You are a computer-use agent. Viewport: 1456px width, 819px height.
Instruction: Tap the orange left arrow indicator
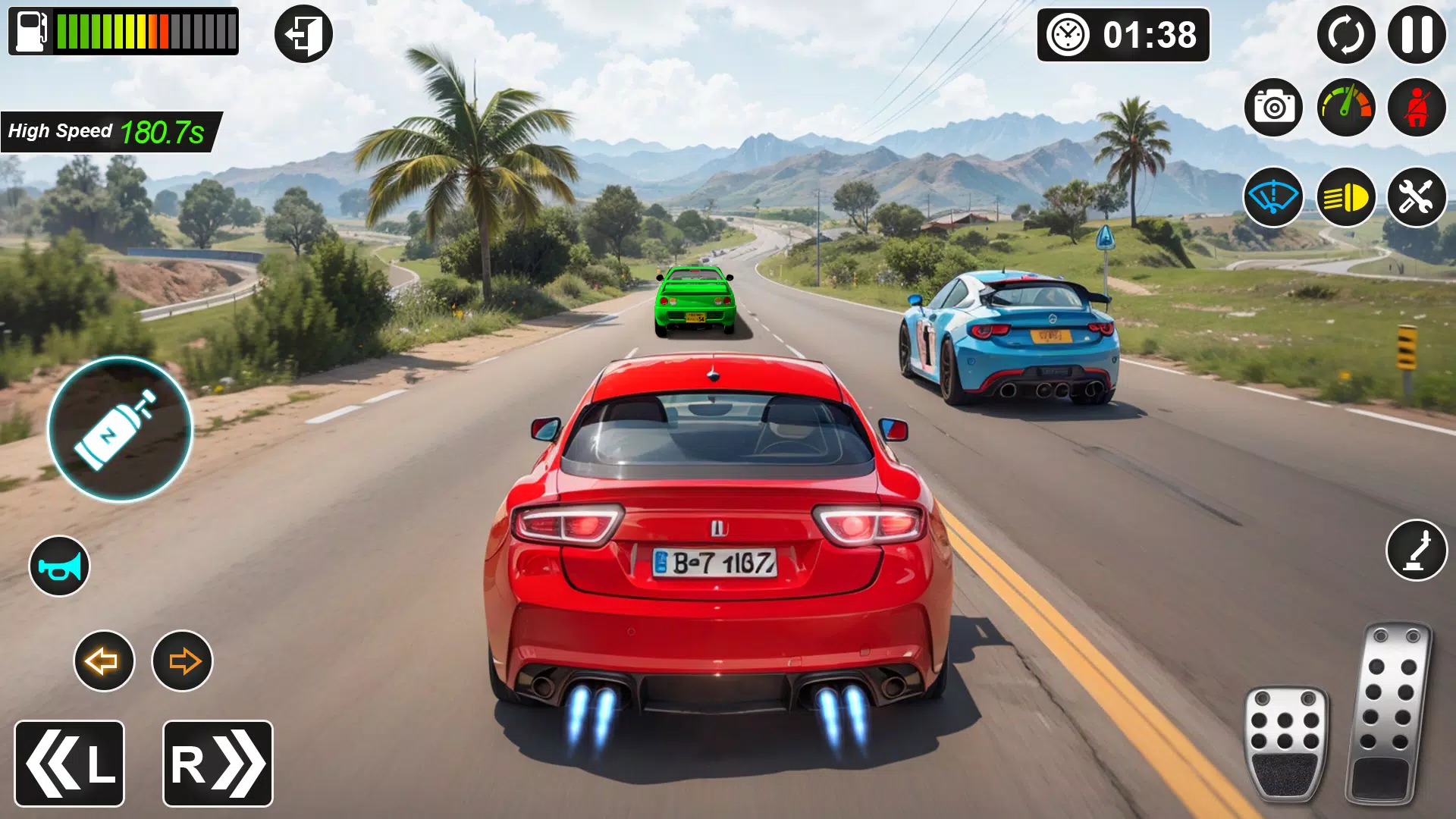pos(104,661)
